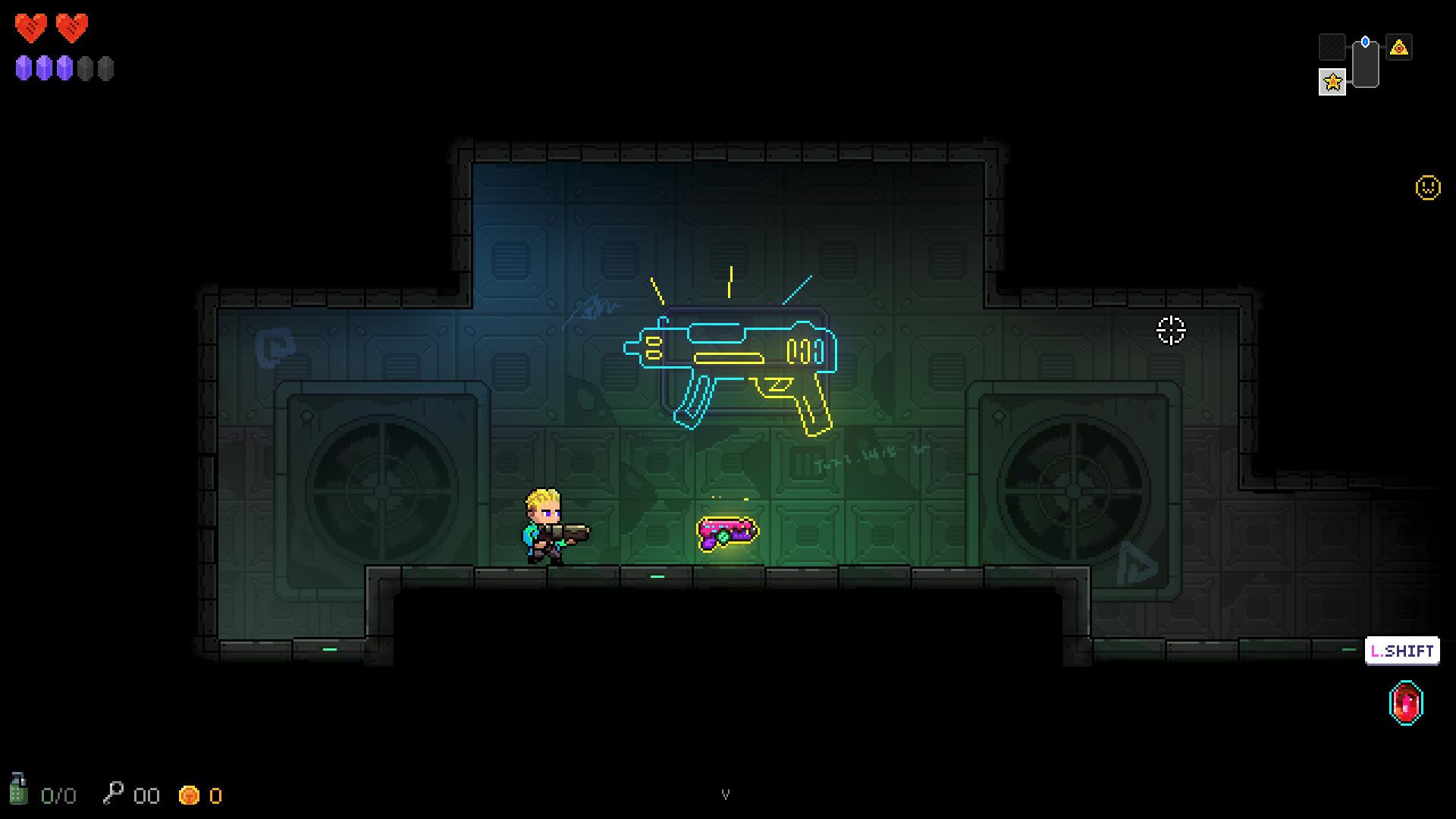
Task: Toggle the last purple shield crystal
Action: point(64,67)
